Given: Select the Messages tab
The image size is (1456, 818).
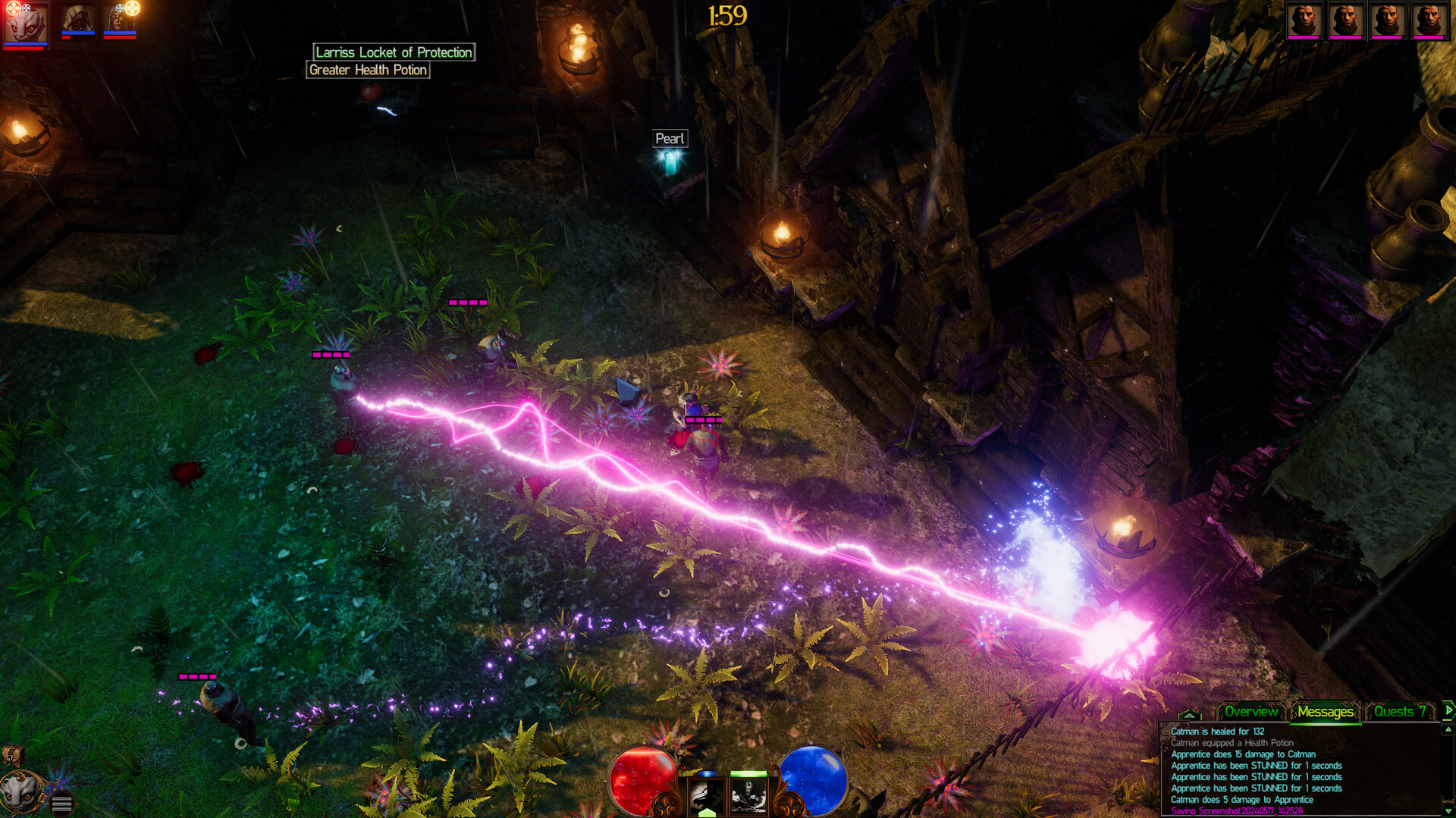Looking at the screenshot, I should [x=1326, y=712].
